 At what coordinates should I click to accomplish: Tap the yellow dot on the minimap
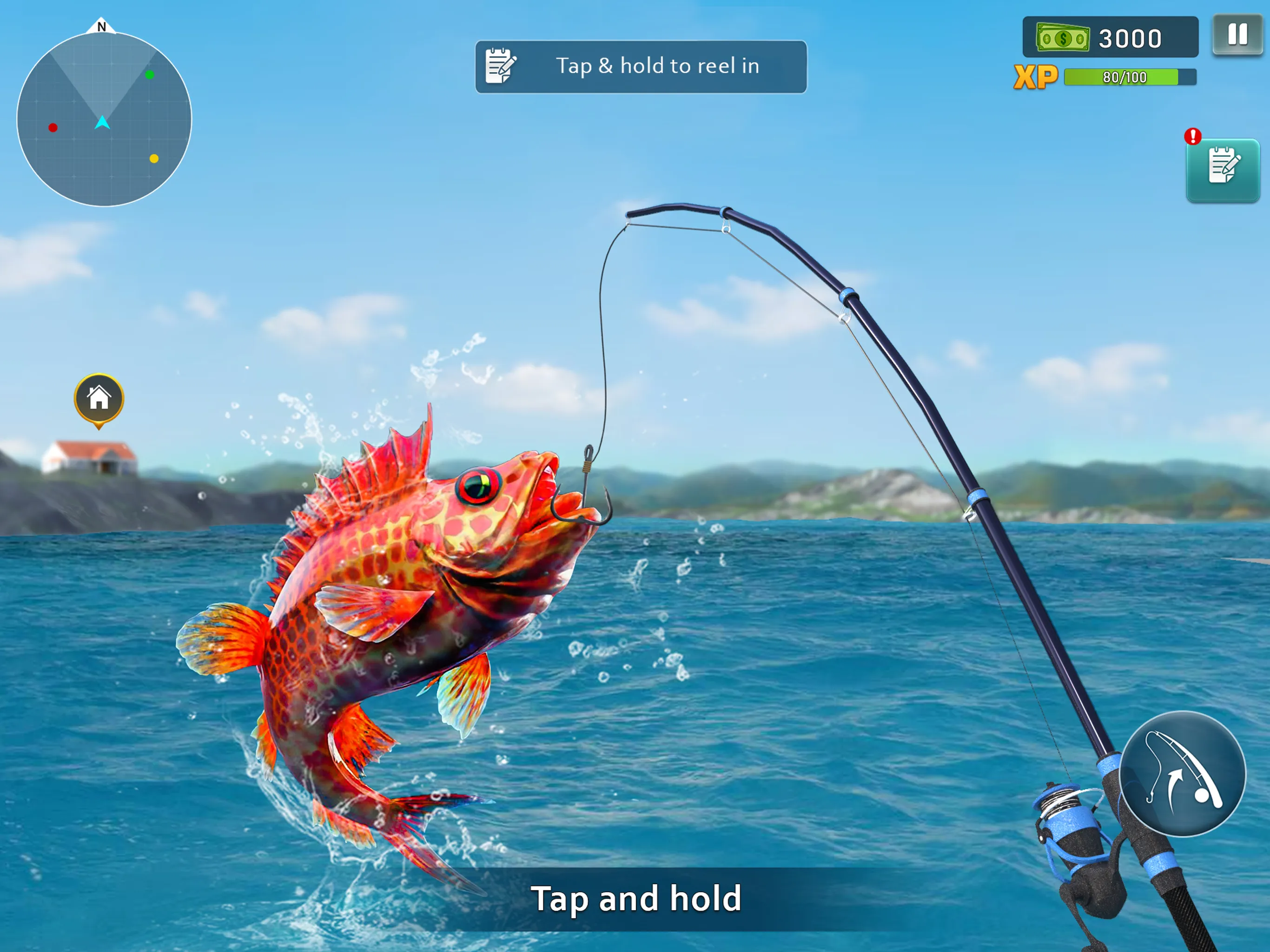click(x=153, y=159)
